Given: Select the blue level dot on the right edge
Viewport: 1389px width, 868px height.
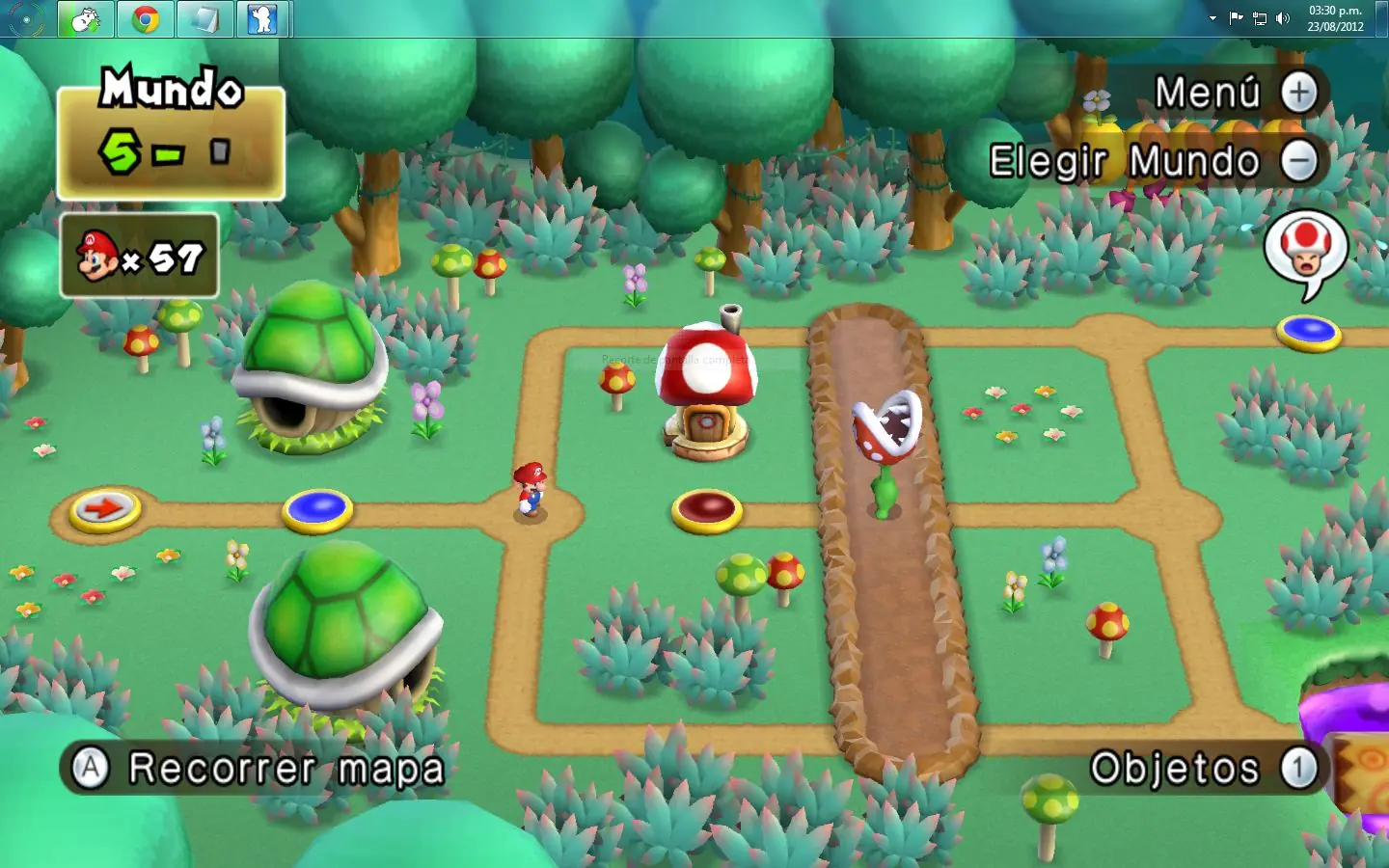Looking at the screenshot, I should click(x=1310, y=333).
